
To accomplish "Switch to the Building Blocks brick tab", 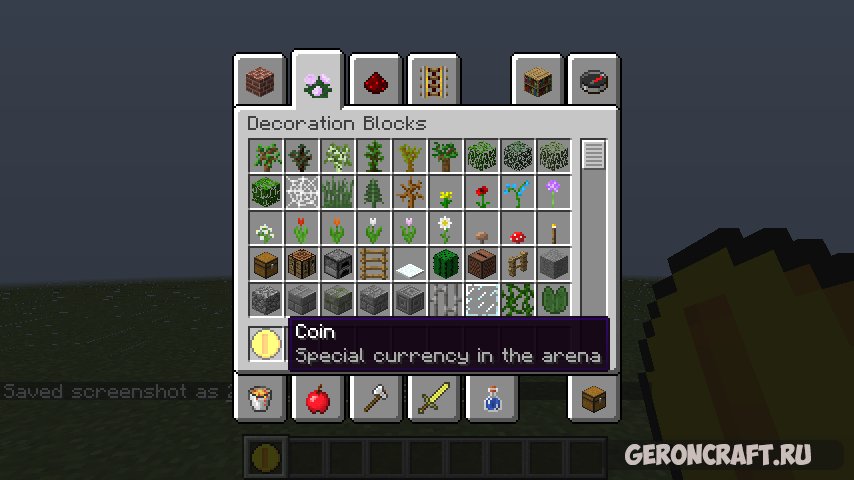I will pos(260,80).
